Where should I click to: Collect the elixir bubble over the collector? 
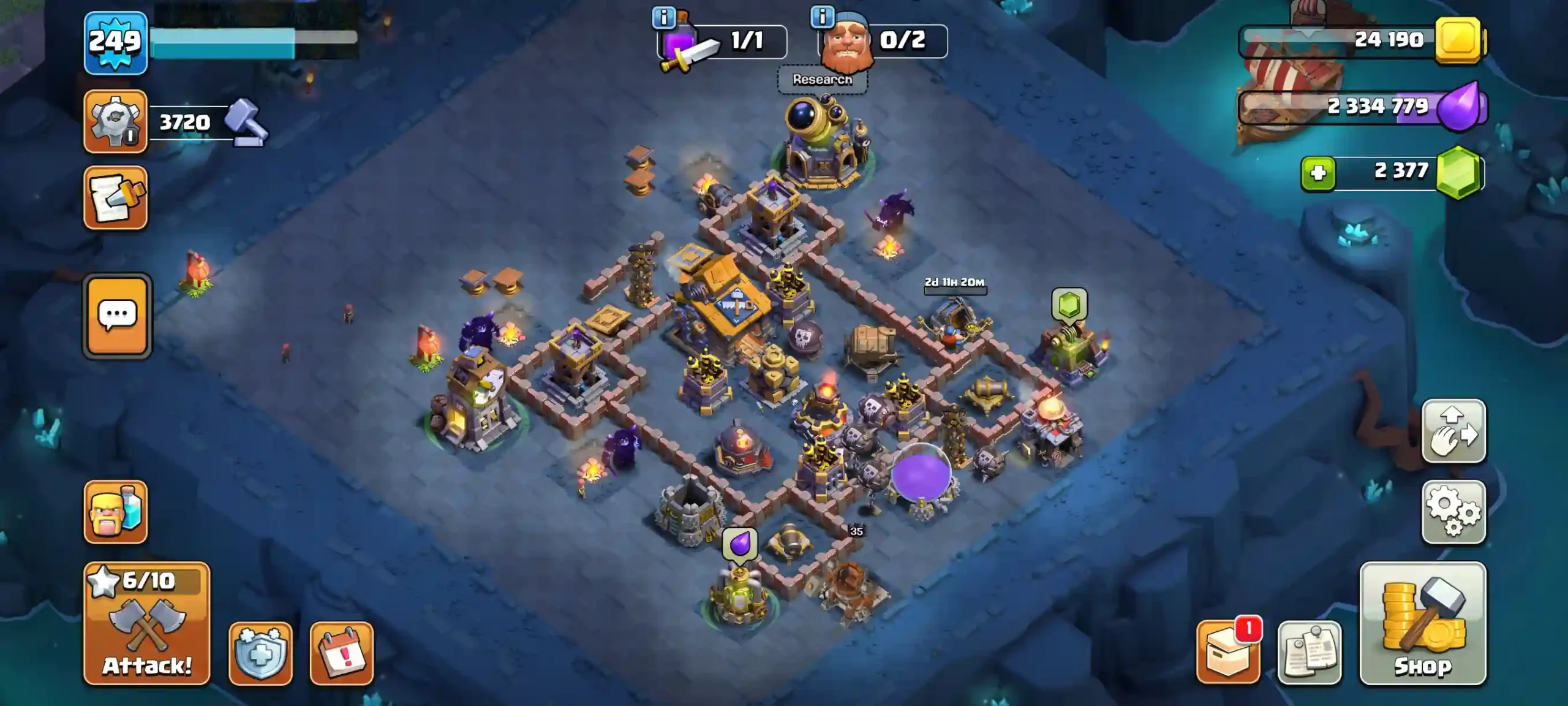(x=740, y=543)
